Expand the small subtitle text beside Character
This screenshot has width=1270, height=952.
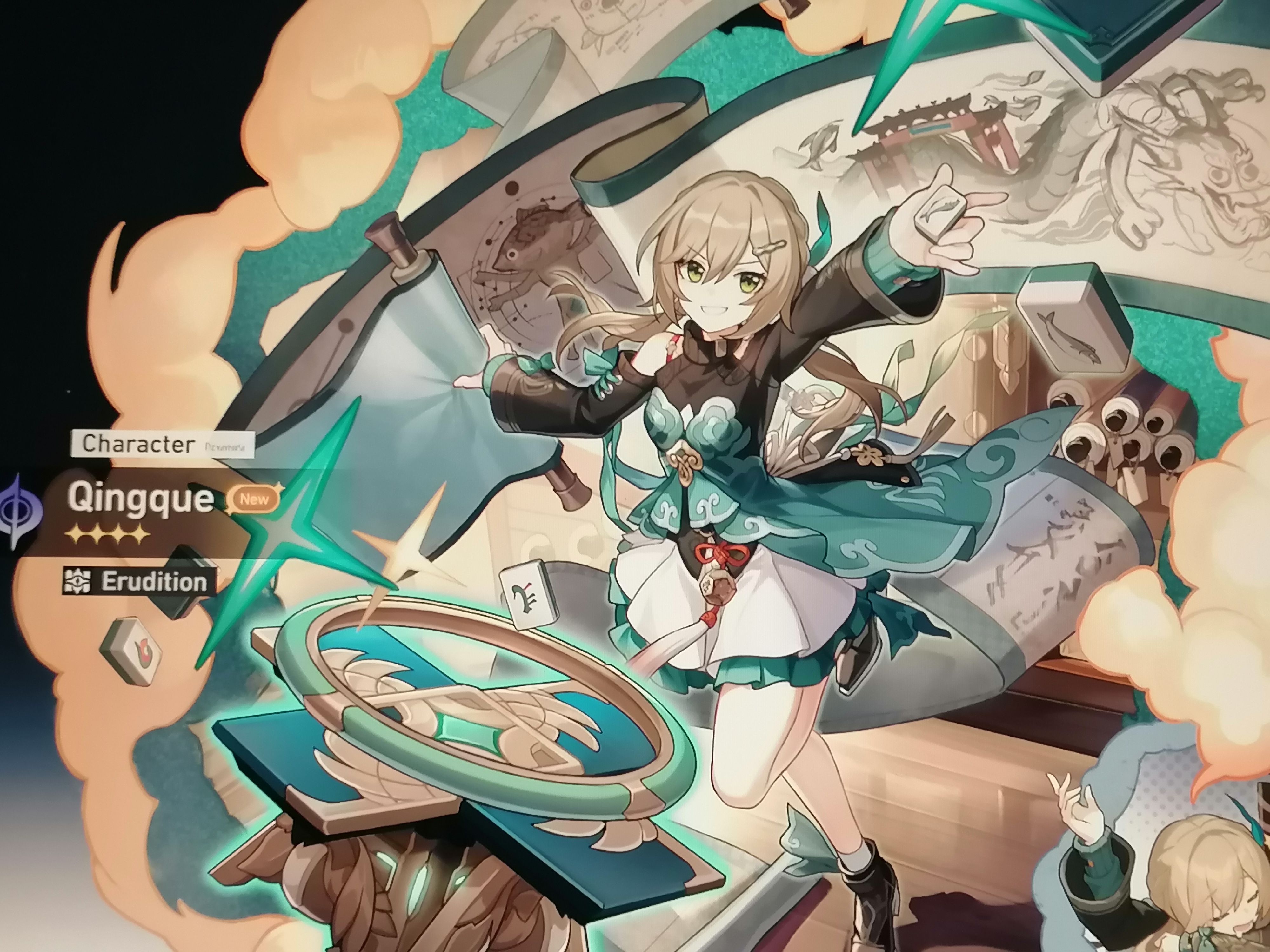[x=225, y=447]
